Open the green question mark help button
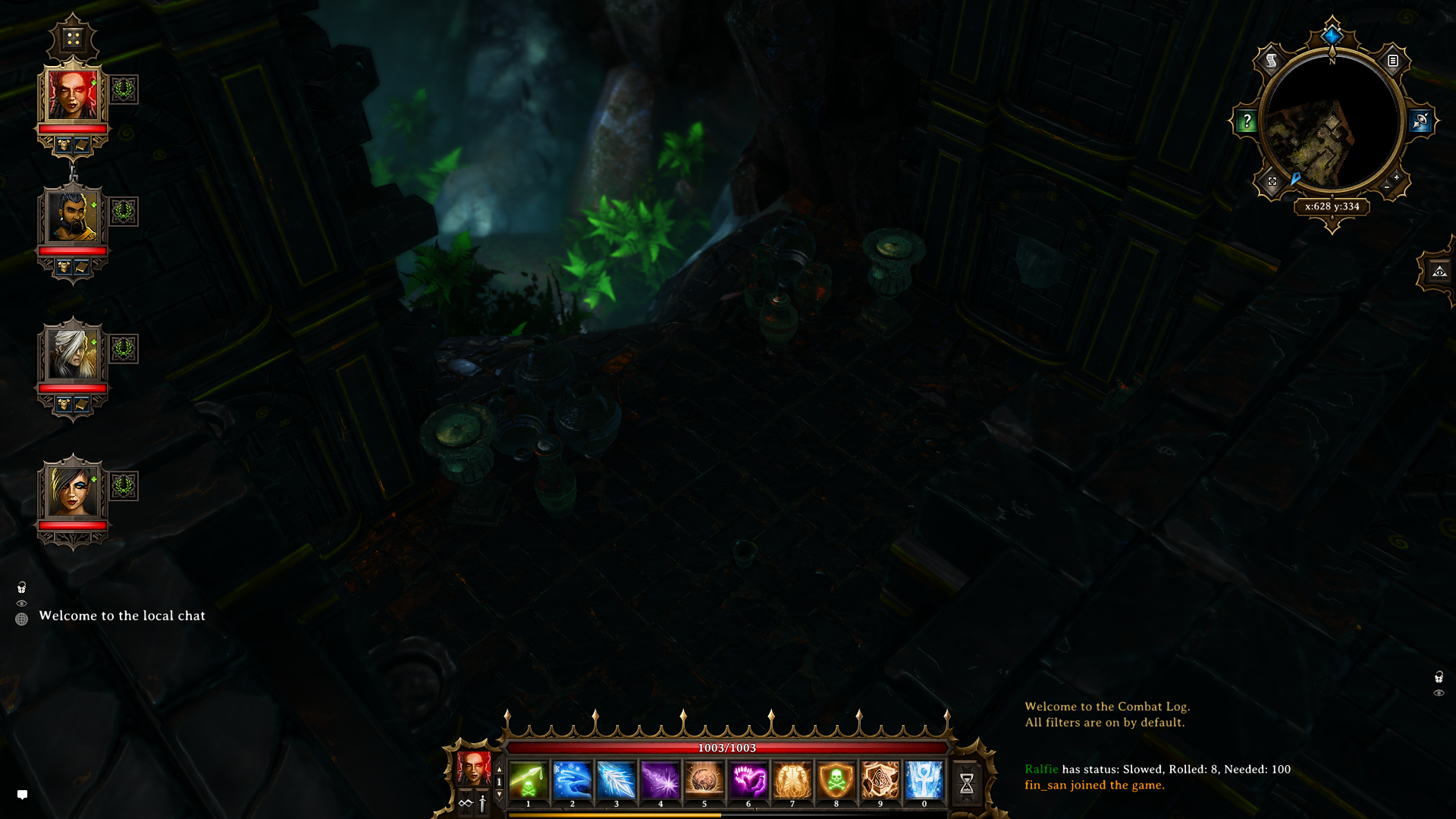 pos(1247,121)
